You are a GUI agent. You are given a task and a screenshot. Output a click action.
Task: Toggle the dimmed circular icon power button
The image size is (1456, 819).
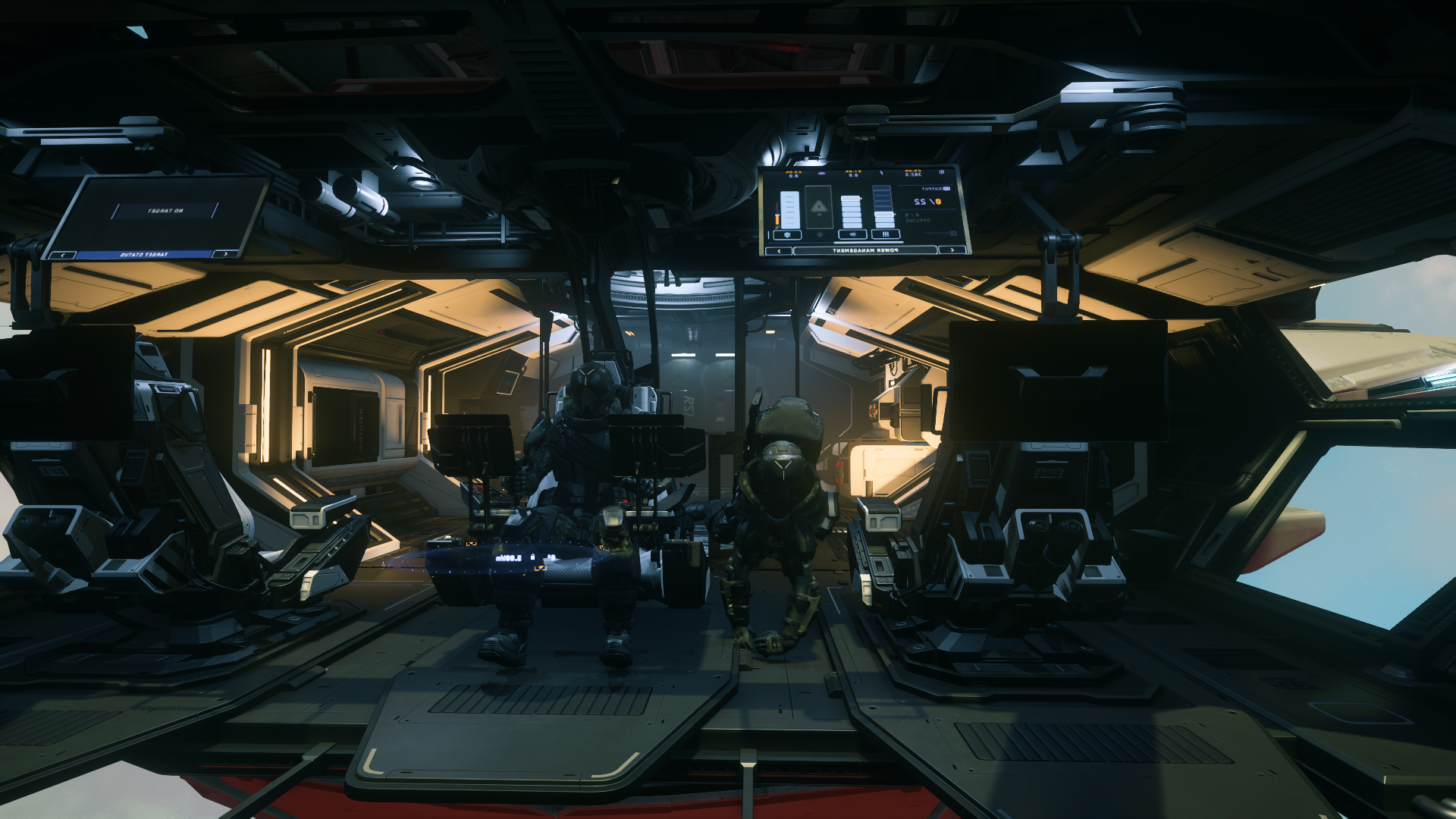820,234
